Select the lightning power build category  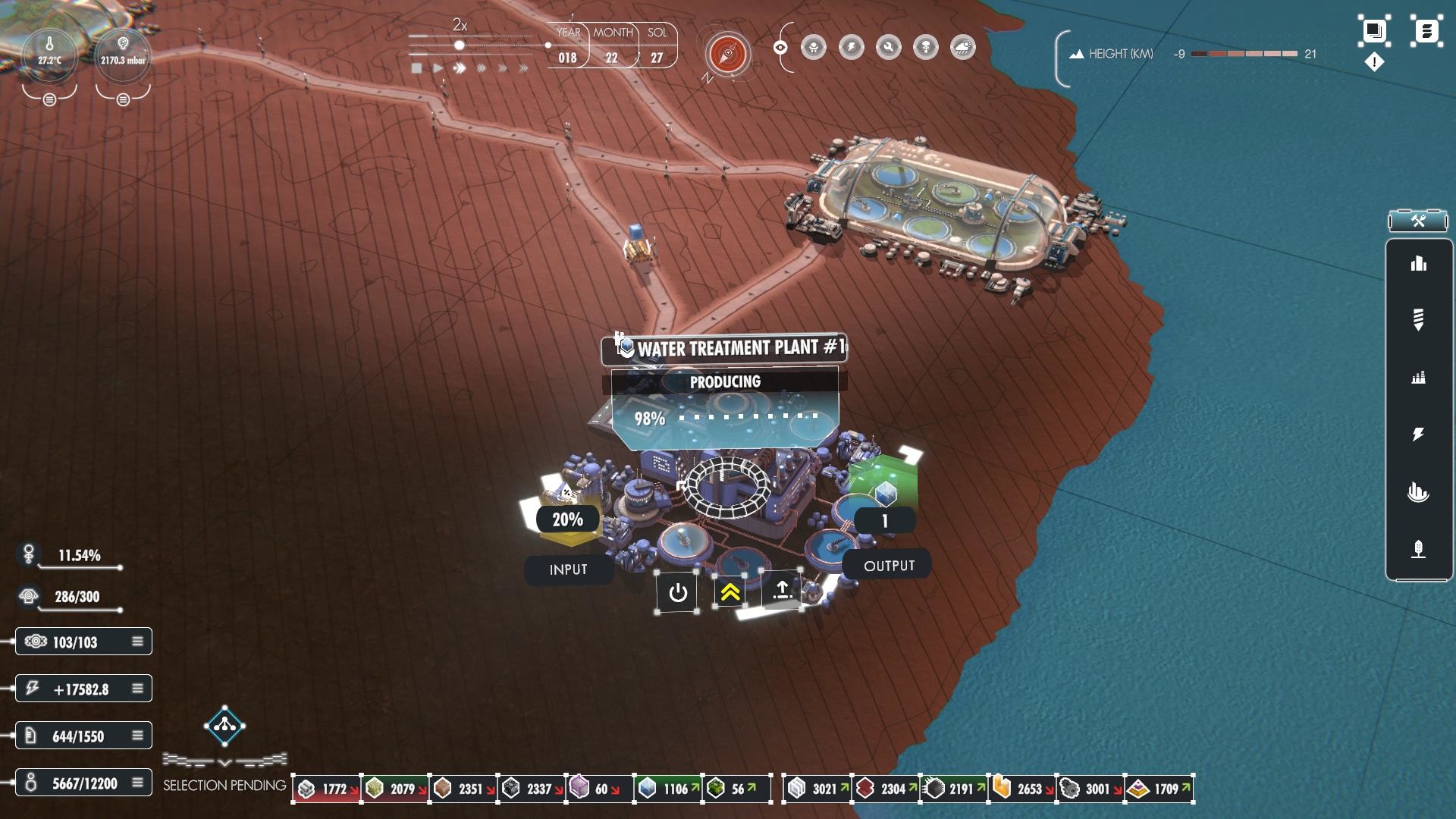pyautogui.click(x=1418, y=434)
